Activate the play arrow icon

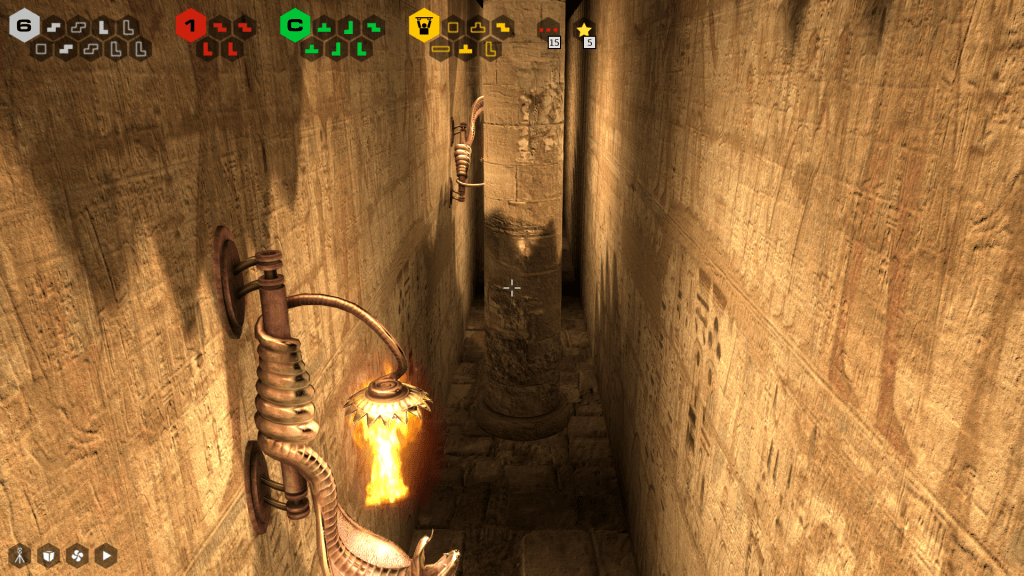[x=106, y=555]
